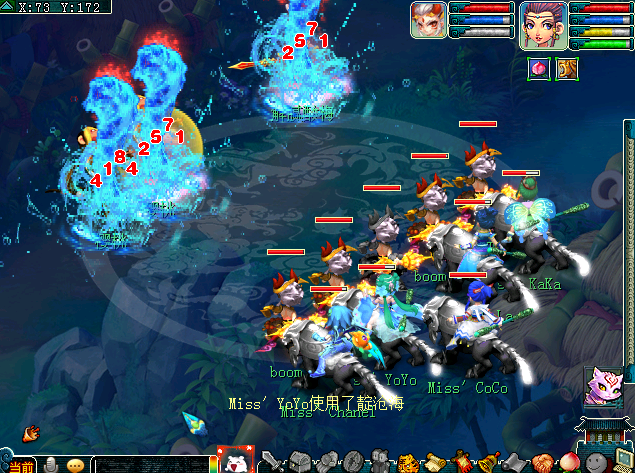This screenshot has width=635, height=473.
Task: Type in the chat input box
Action: [150, 465]
